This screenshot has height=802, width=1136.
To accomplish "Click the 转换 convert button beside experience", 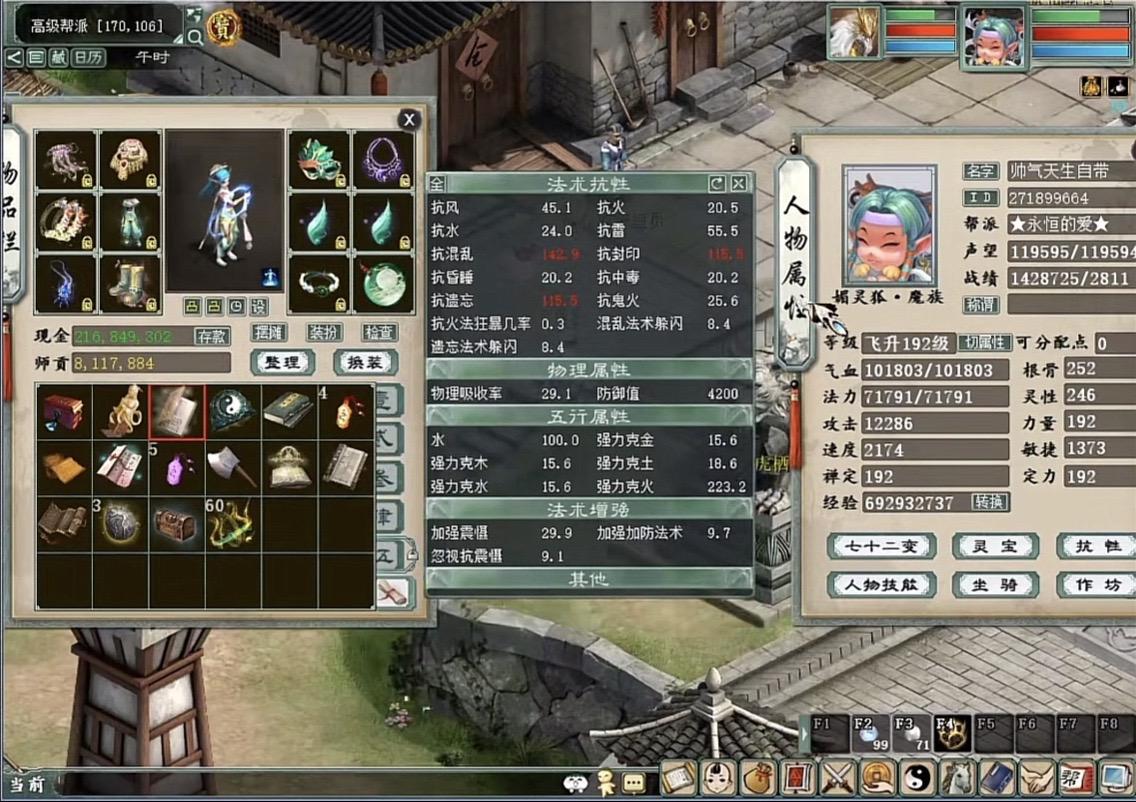I will coord(989,502).
